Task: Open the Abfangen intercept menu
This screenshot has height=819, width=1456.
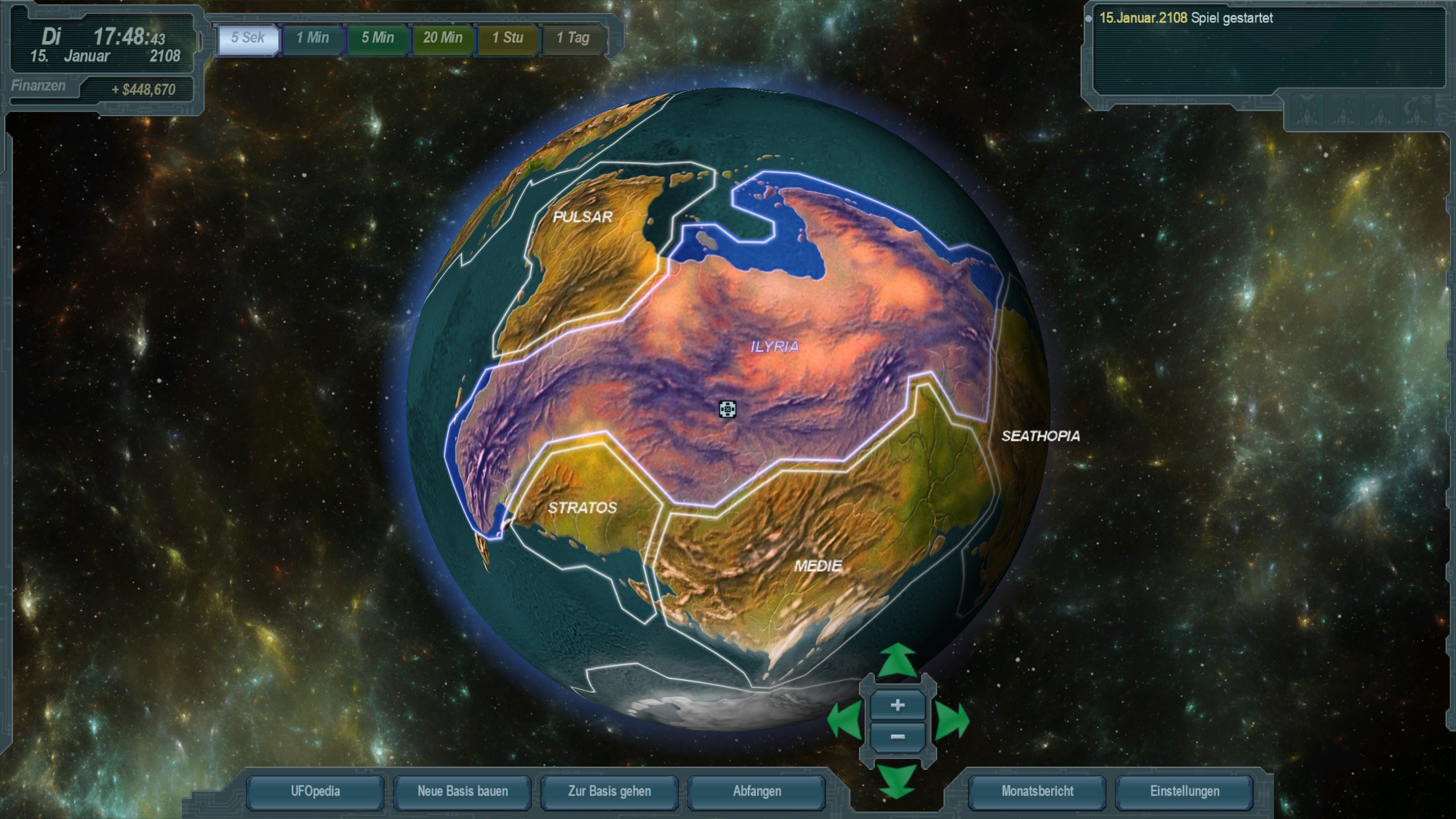Action: click(756, 792)
